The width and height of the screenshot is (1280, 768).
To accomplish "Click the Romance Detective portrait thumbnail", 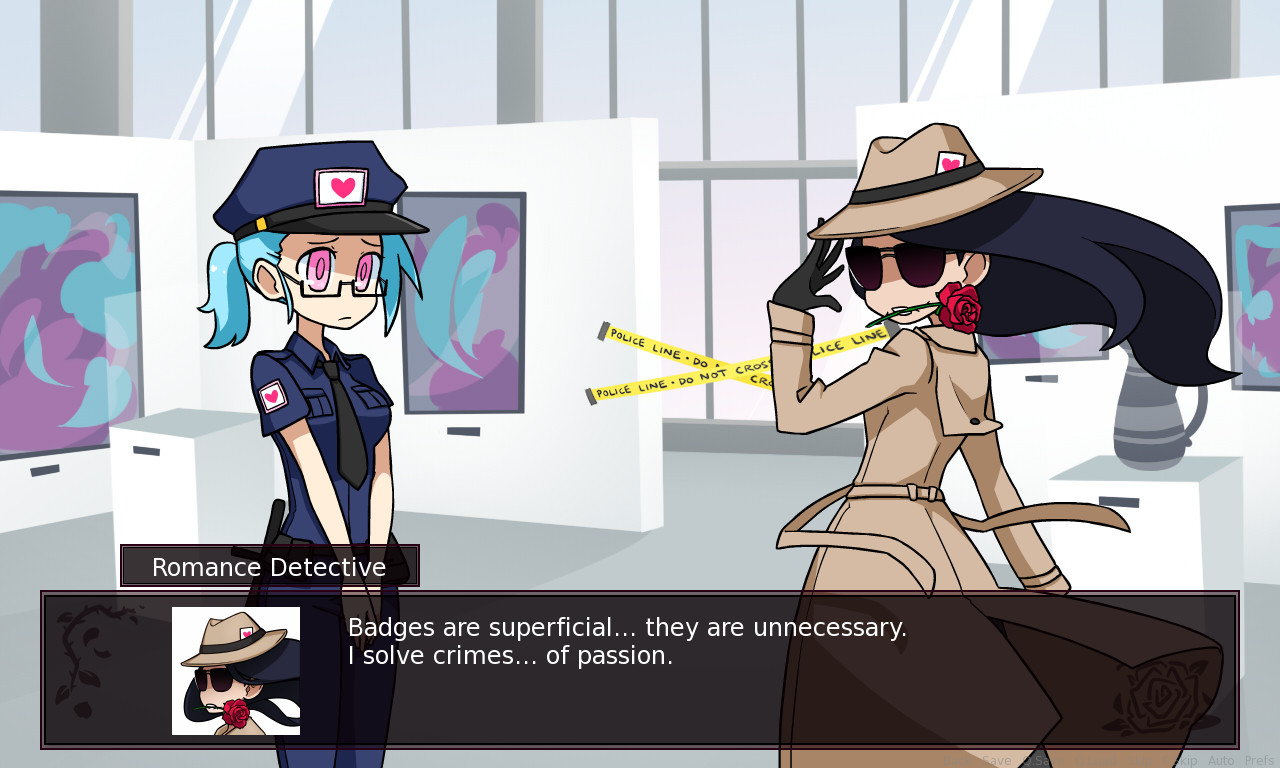I will click(x=234, y=669).
